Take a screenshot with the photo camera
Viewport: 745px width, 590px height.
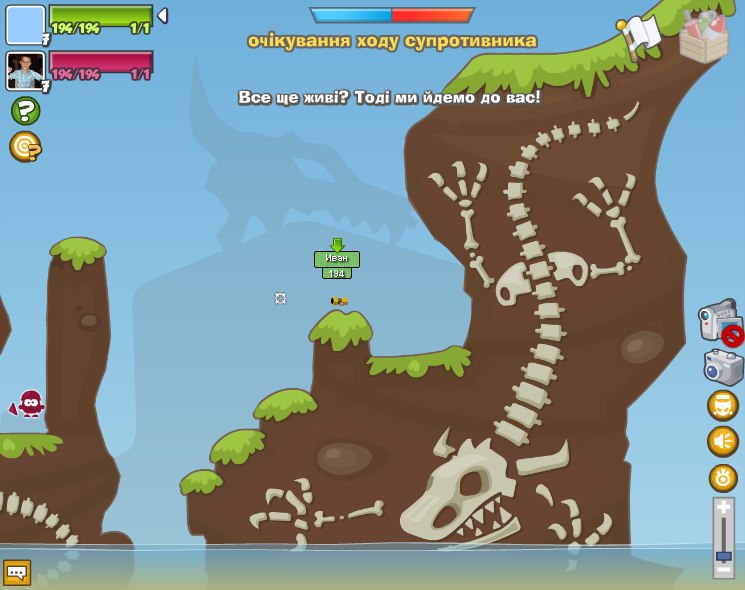pyautogui.click(x=723, y=367)
